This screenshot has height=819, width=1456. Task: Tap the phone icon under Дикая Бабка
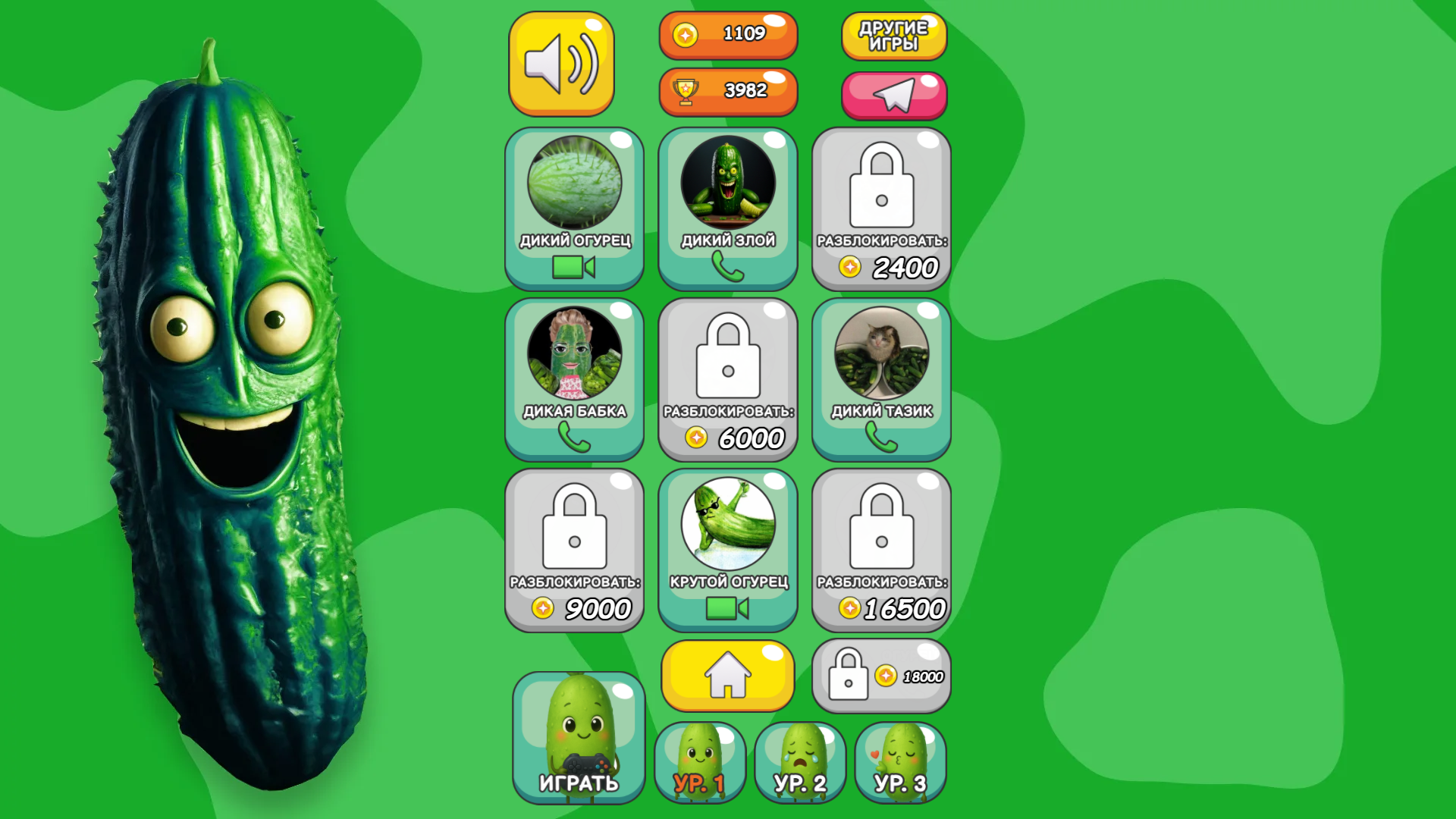pyautogui.click(x=575, y=438)
